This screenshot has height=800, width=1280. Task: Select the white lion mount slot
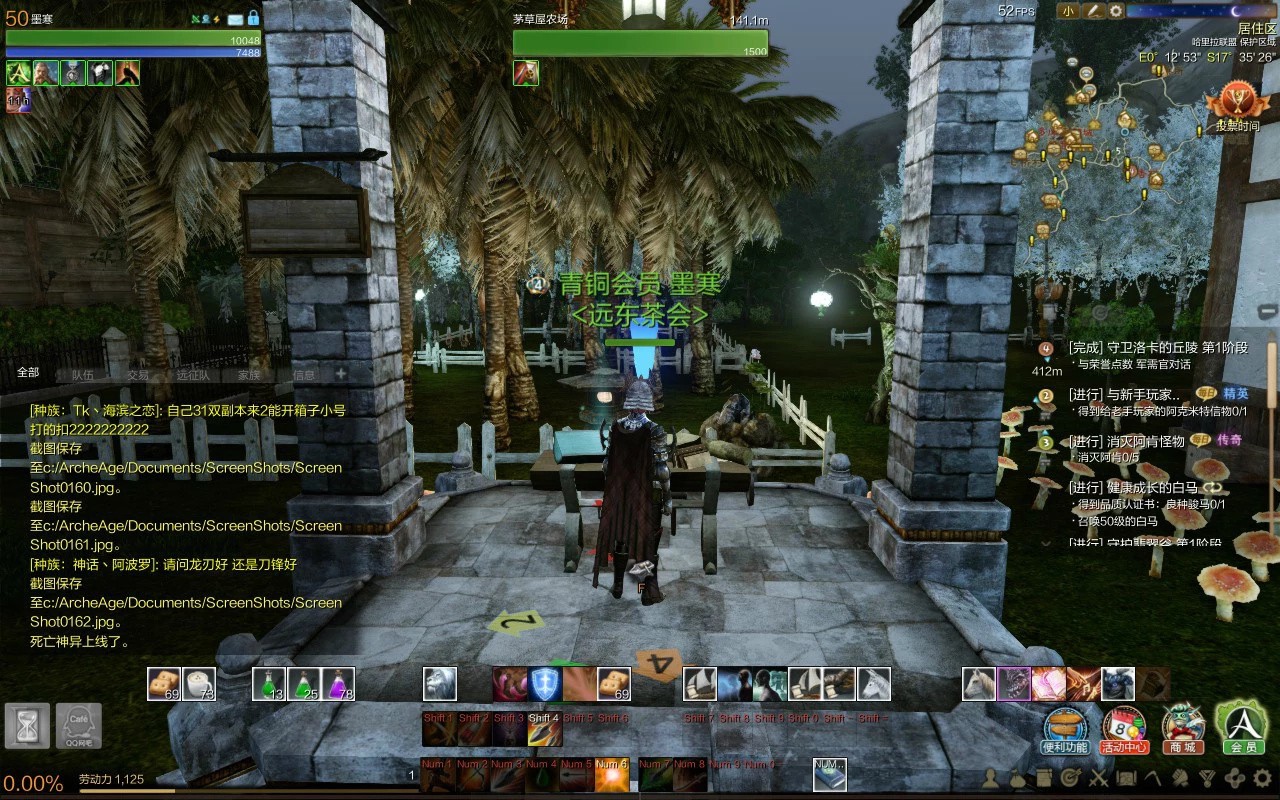(x=440, y=684)
